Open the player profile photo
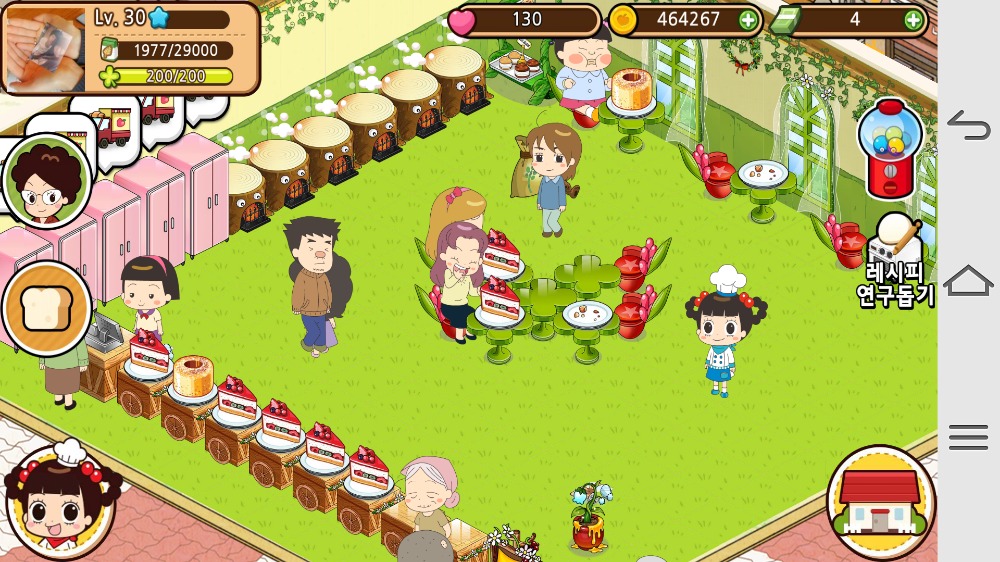 click(45, 49)
